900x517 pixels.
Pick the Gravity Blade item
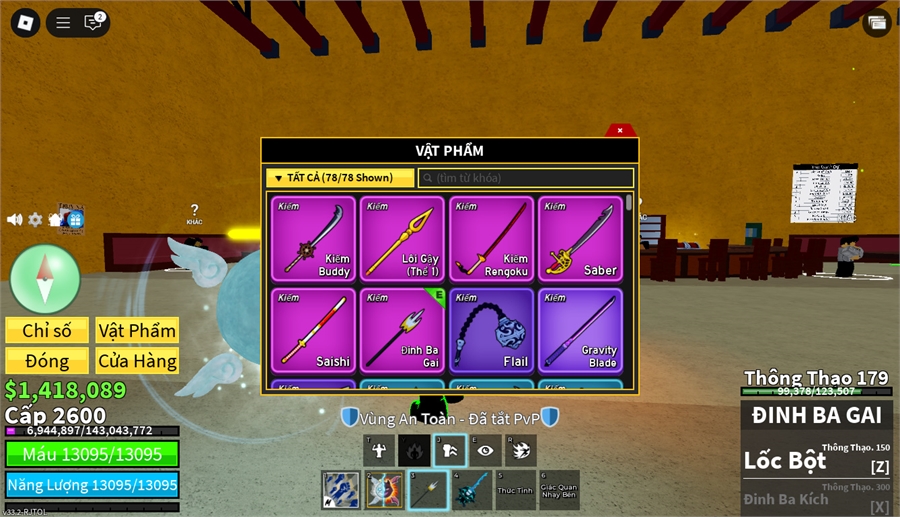tap(580, 330)
